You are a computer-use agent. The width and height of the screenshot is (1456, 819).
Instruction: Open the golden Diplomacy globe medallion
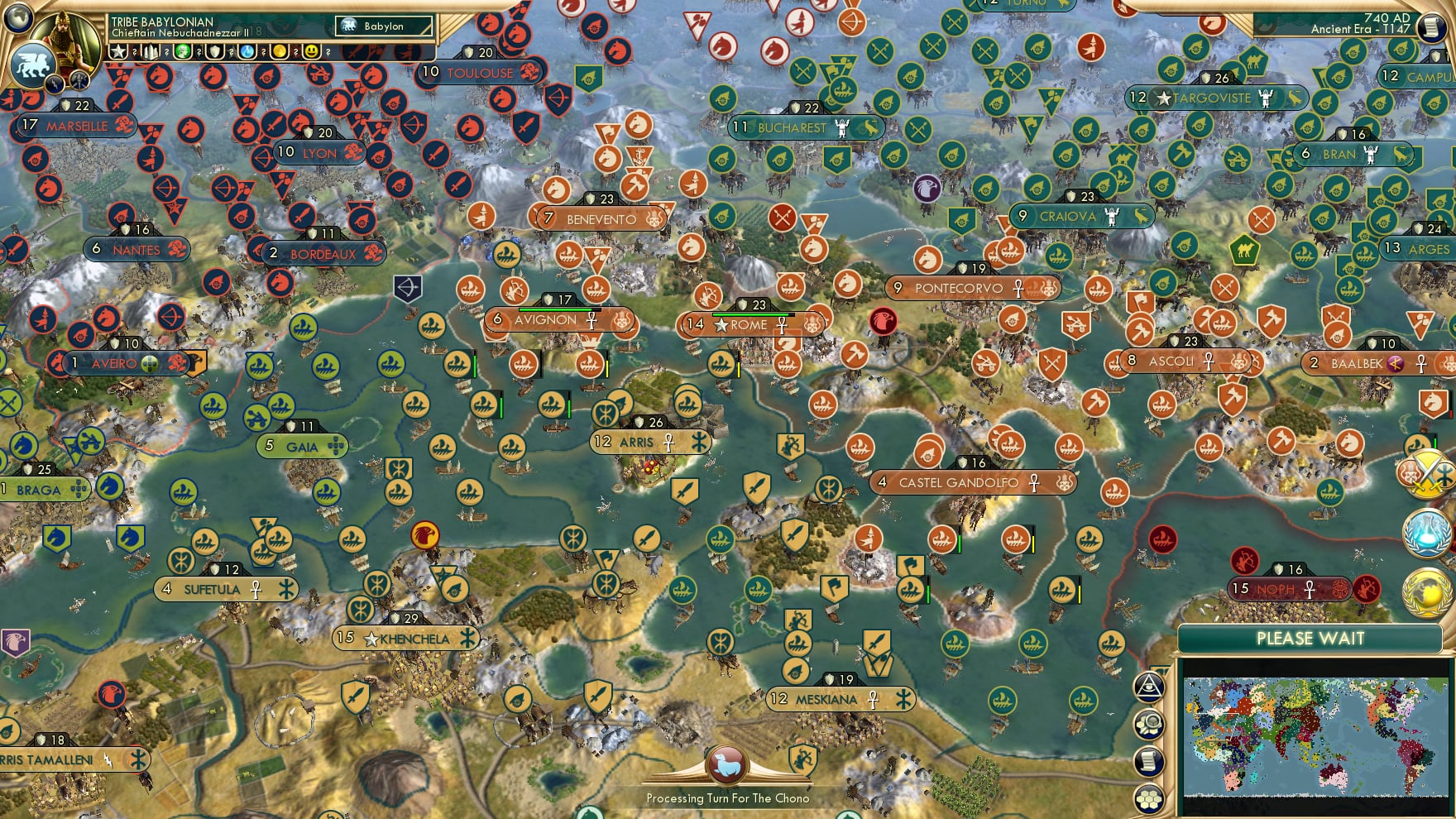[1426, 591]
